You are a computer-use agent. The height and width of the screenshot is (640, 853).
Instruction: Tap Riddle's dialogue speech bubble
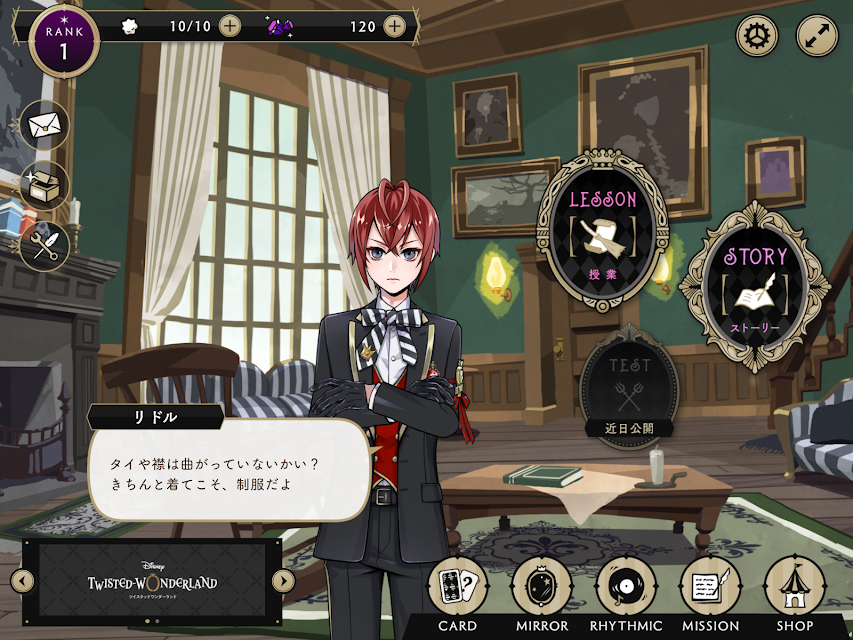228,467
